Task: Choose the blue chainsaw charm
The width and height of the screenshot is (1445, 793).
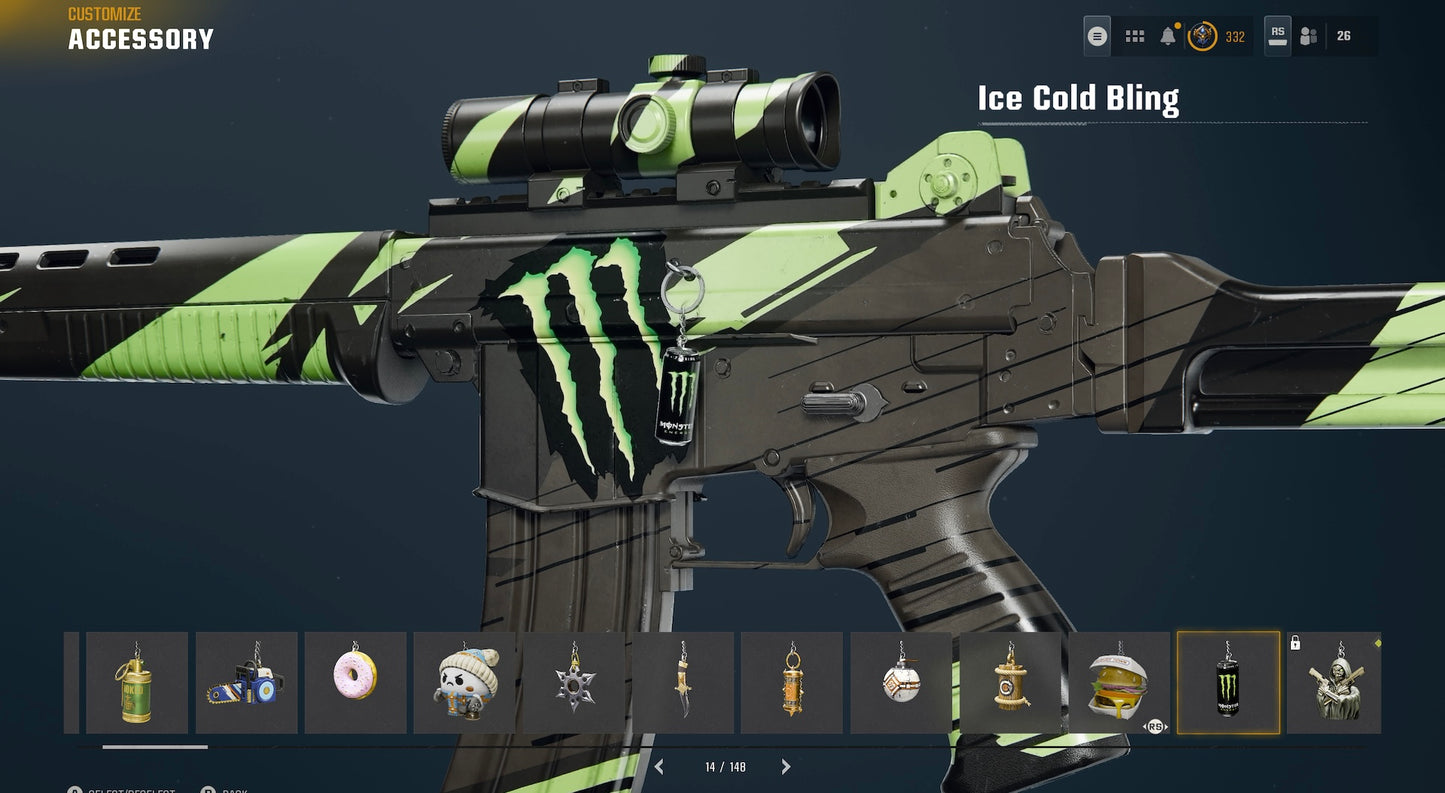Action: tap(246, 683)
